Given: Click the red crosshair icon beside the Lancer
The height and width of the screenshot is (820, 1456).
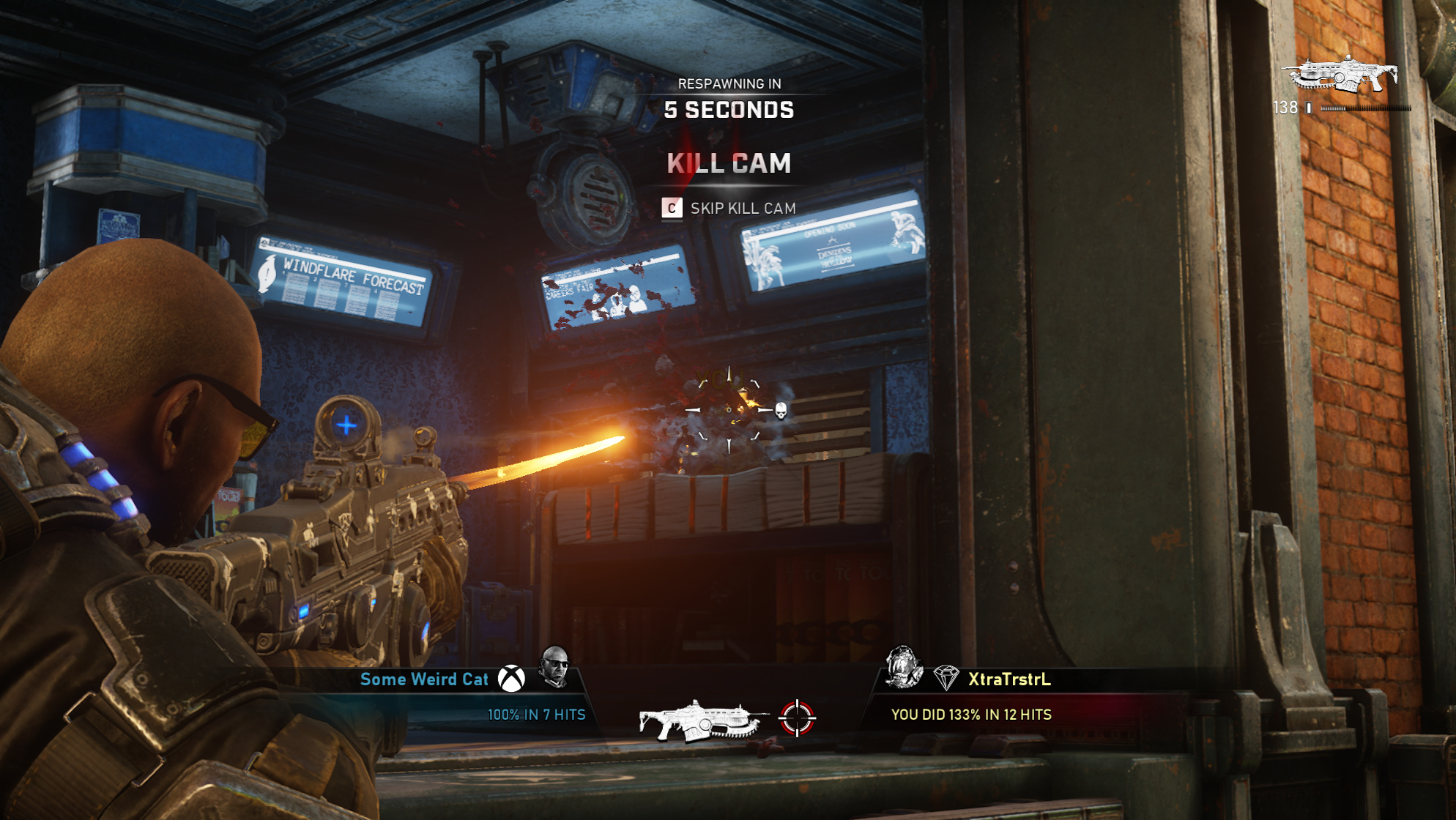Looking at the screenshot, I should [797, 717].
